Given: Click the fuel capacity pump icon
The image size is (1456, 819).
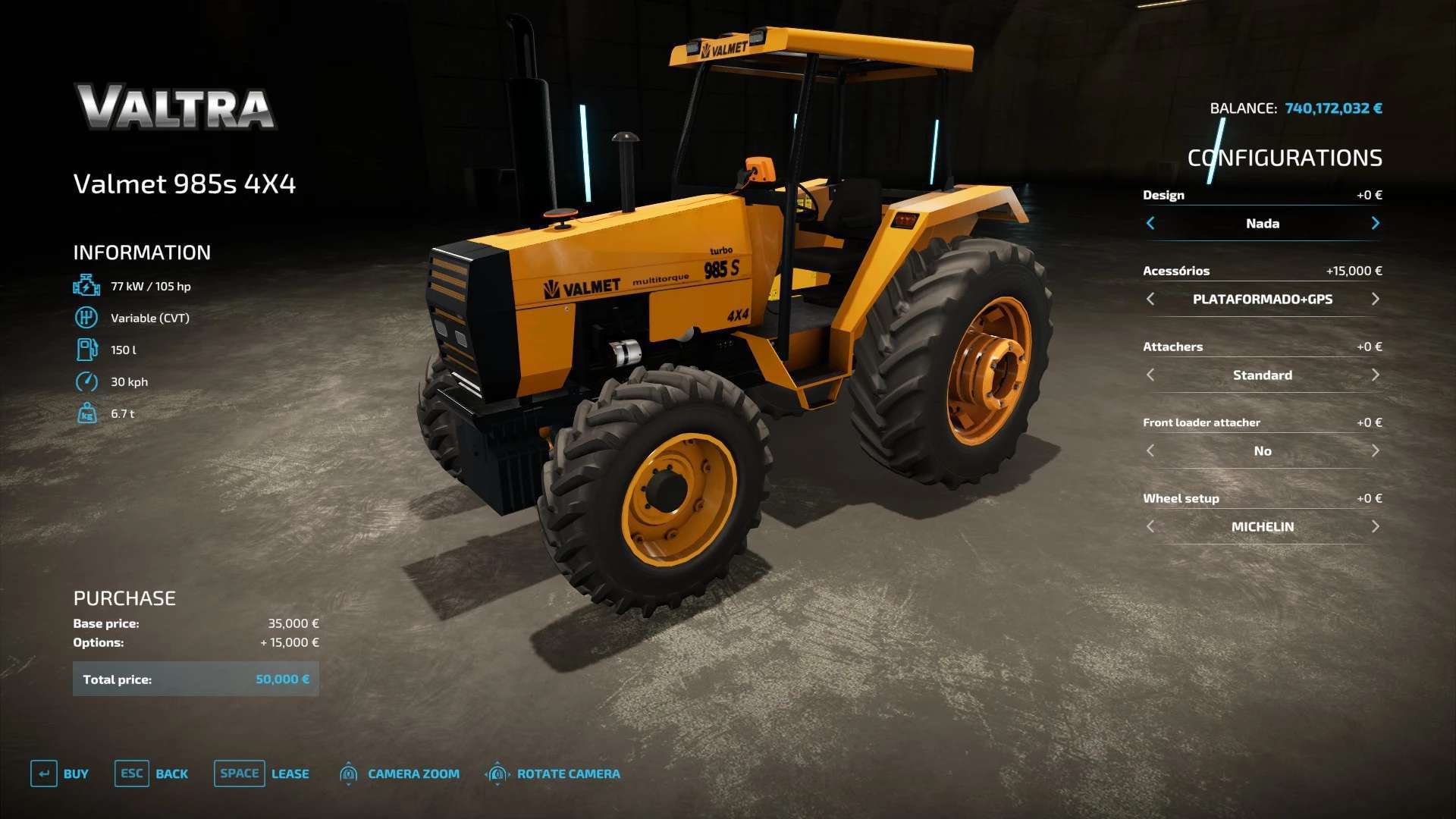Looking at the screenshot, I should pyautogui.click(x=86, y=350).
